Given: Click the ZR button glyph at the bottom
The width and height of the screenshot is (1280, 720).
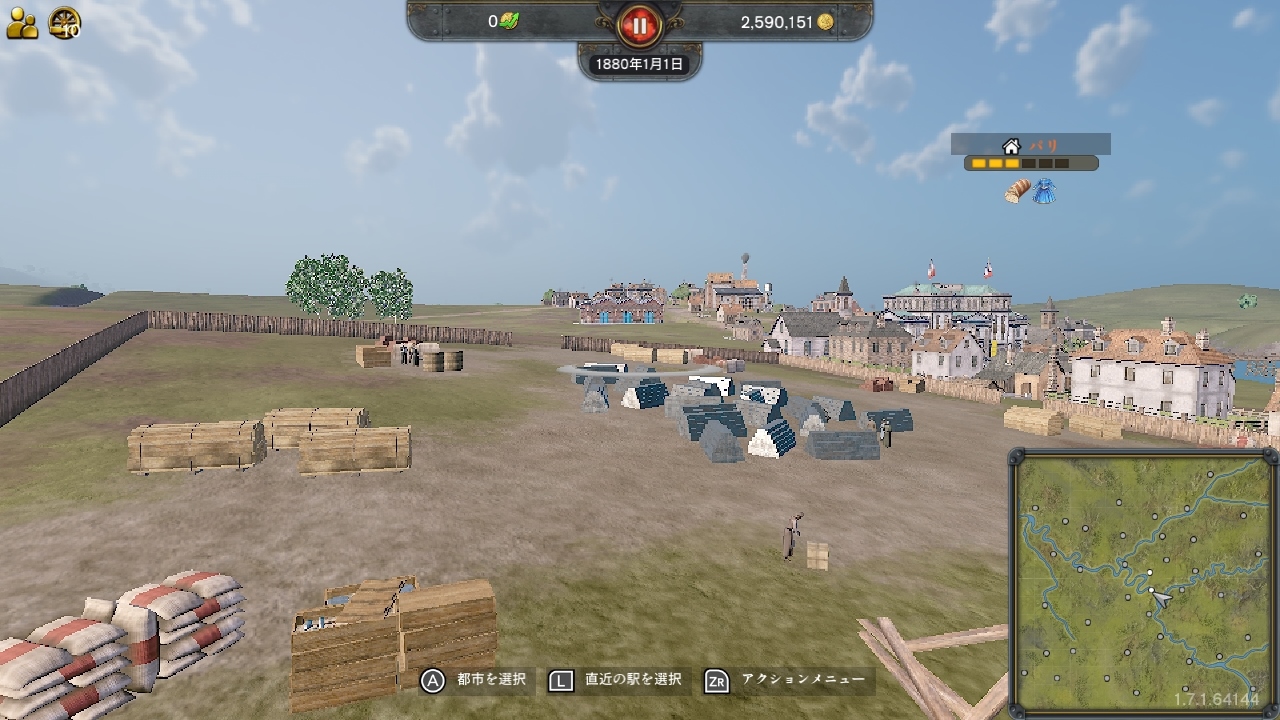Looking at the screenshot, I should (715, 679).
